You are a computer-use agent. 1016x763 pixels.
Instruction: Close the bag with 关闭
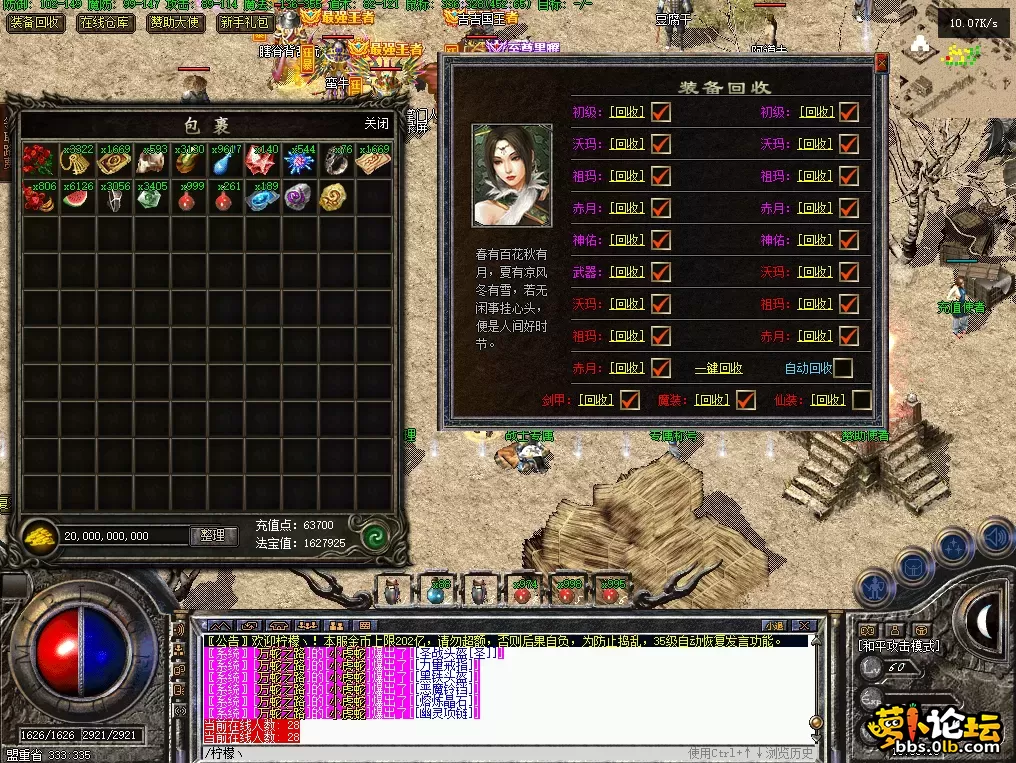pos(376,124)
